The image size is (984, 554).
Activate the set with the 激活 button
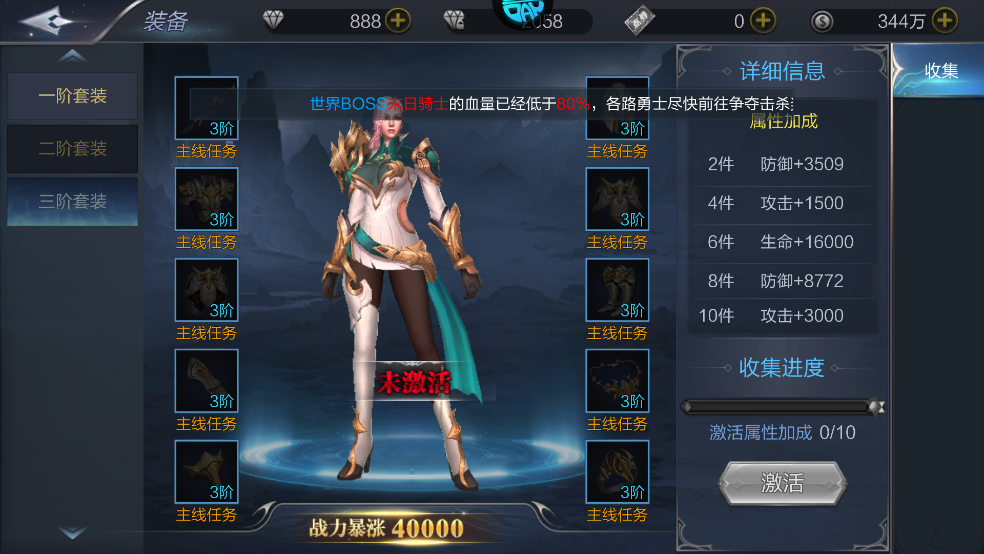pos(782,483)
